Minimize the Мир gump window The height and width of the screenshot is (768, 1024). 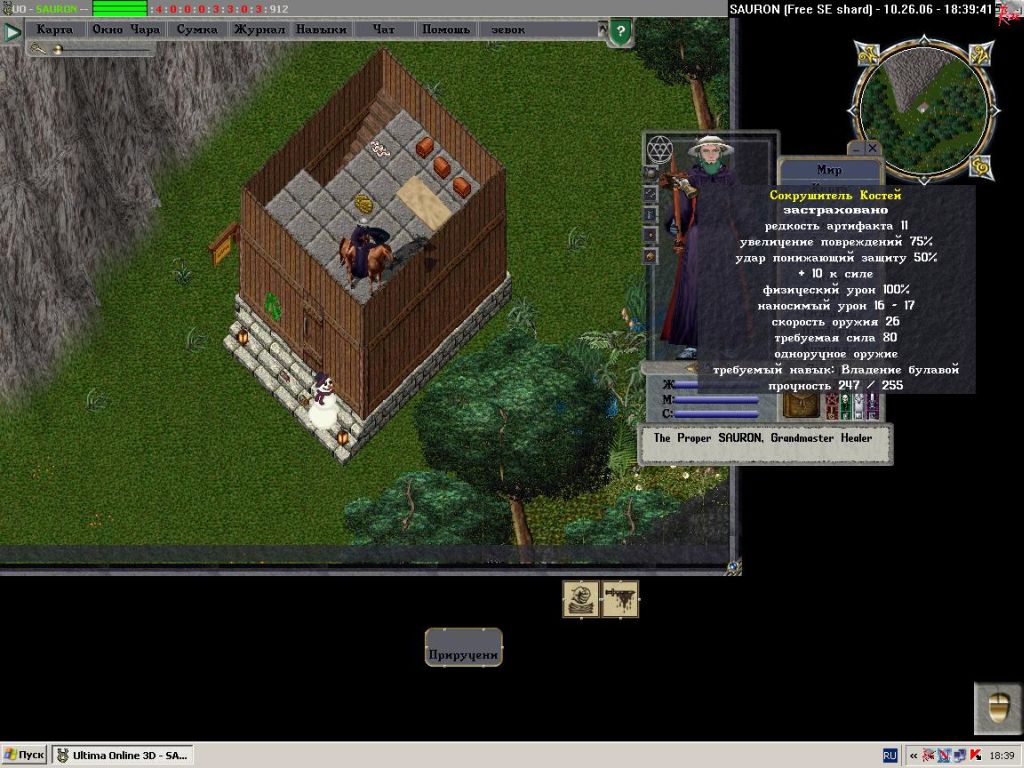(855, 148)
